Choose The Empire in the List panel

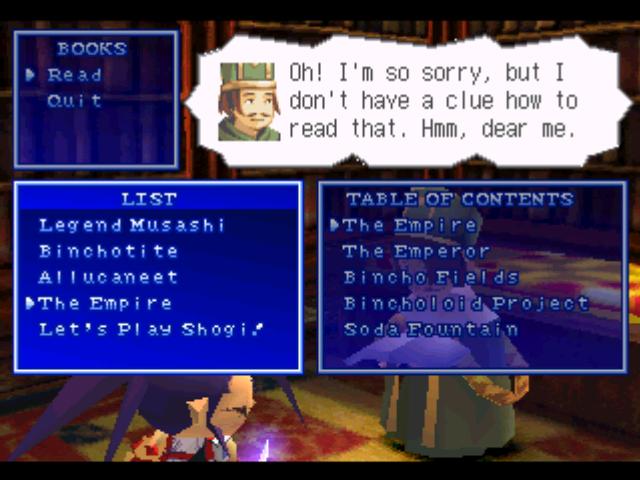(105, 303)
